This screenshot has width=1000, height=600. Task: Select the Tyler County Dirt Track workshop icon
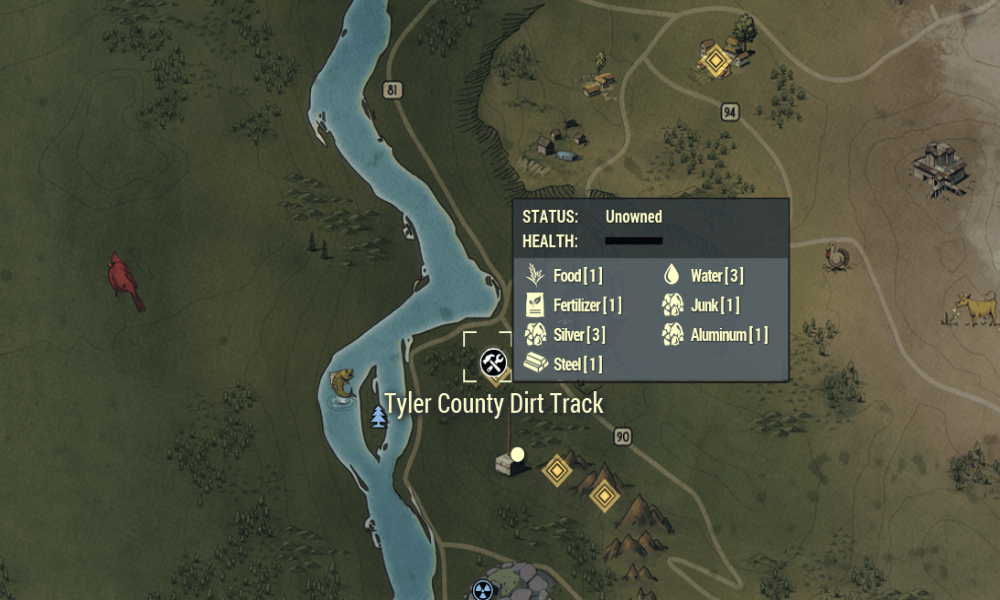[x=492, y=362]
